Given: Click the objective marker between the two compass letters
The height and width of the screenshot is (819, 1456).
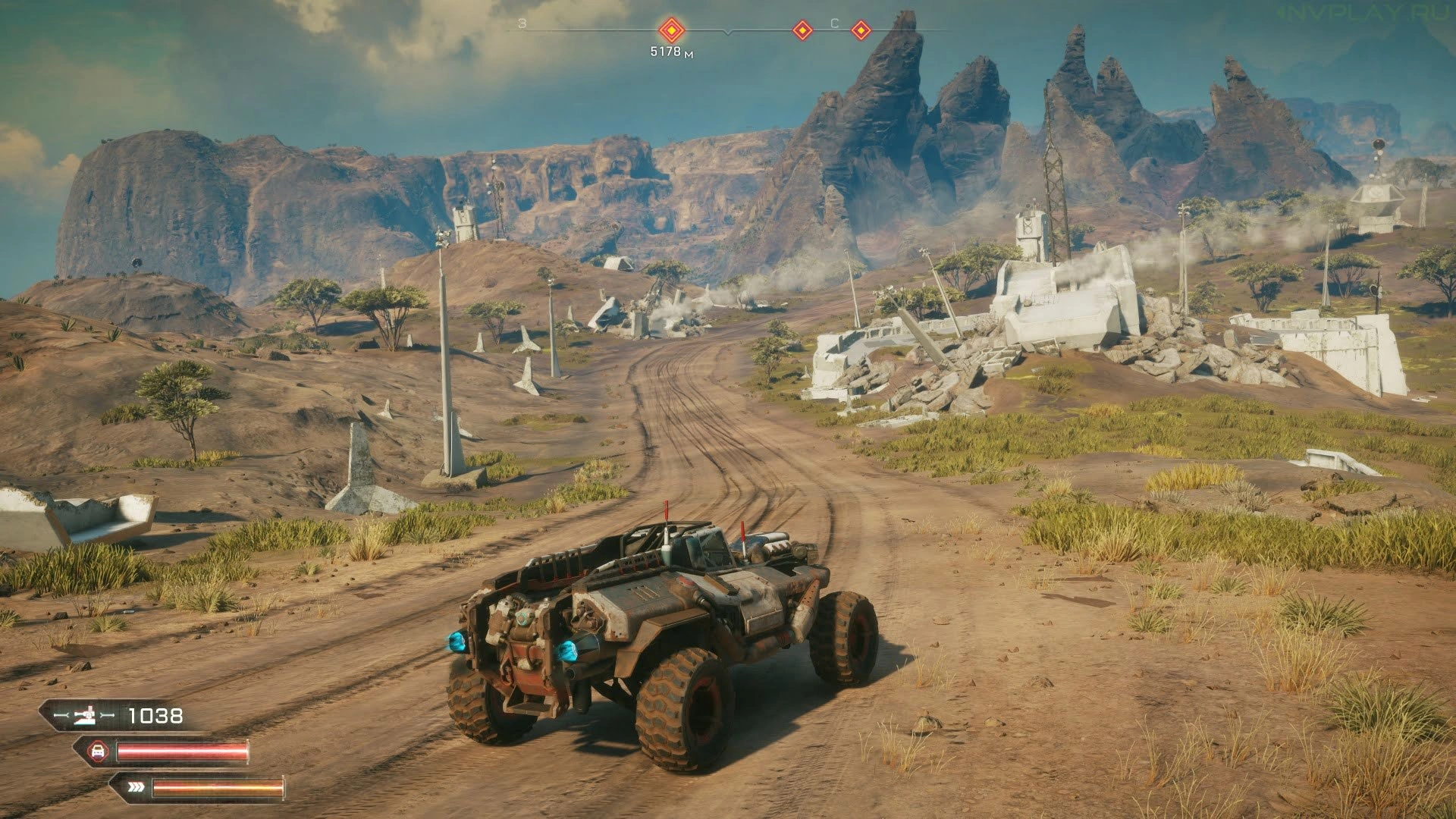Looking at the screenshot, I should 802,30.
